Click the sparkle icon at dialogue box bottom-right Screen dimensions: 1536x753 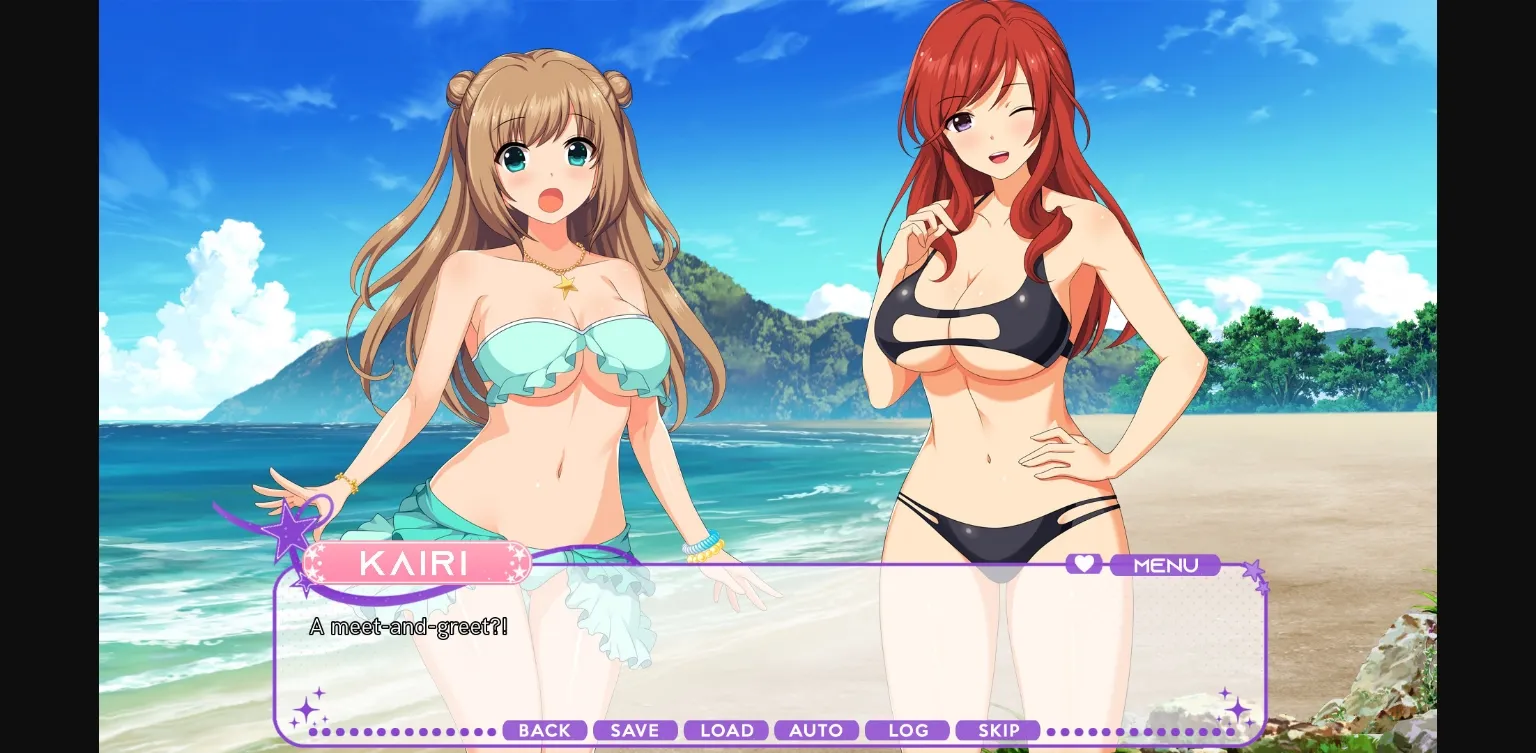[1238, 710]
